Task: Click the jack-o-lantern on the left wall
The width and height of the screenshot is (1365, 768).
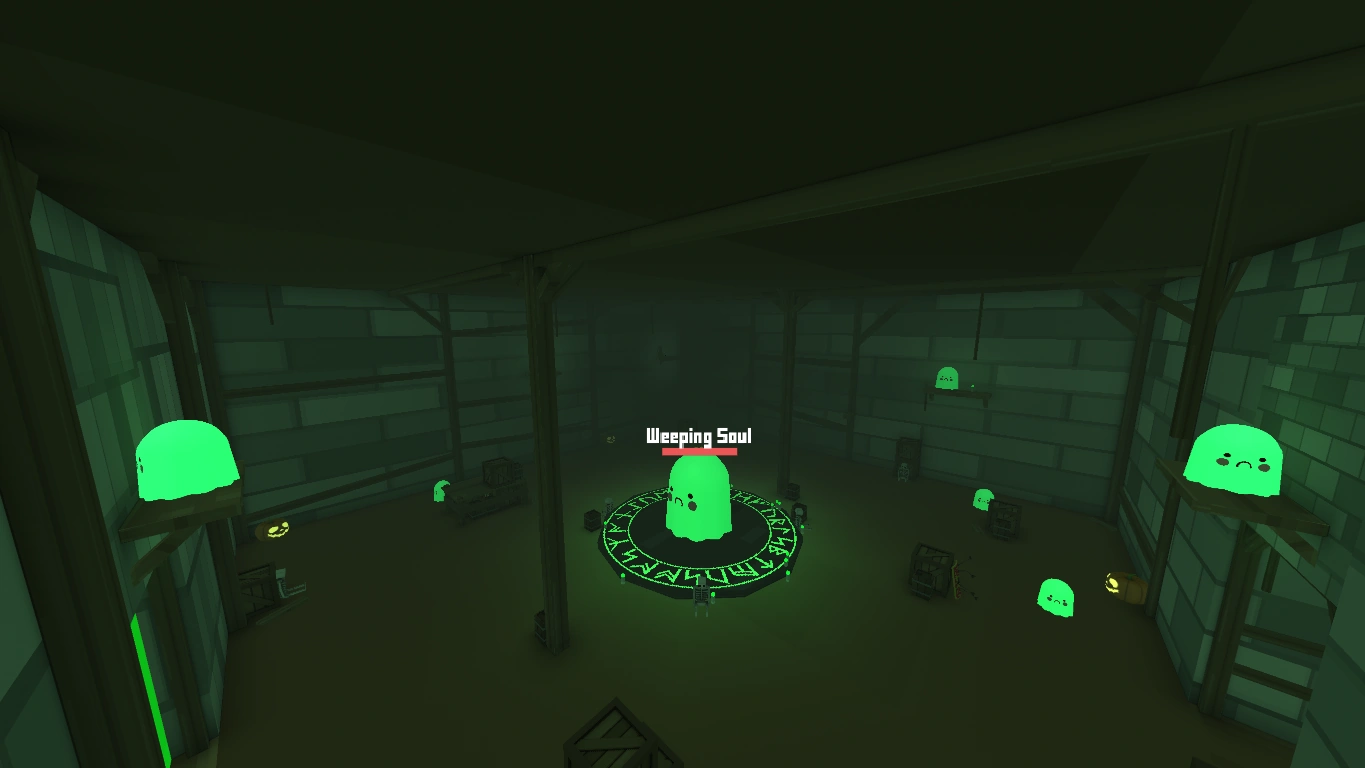Action: (x=276, y=528)
